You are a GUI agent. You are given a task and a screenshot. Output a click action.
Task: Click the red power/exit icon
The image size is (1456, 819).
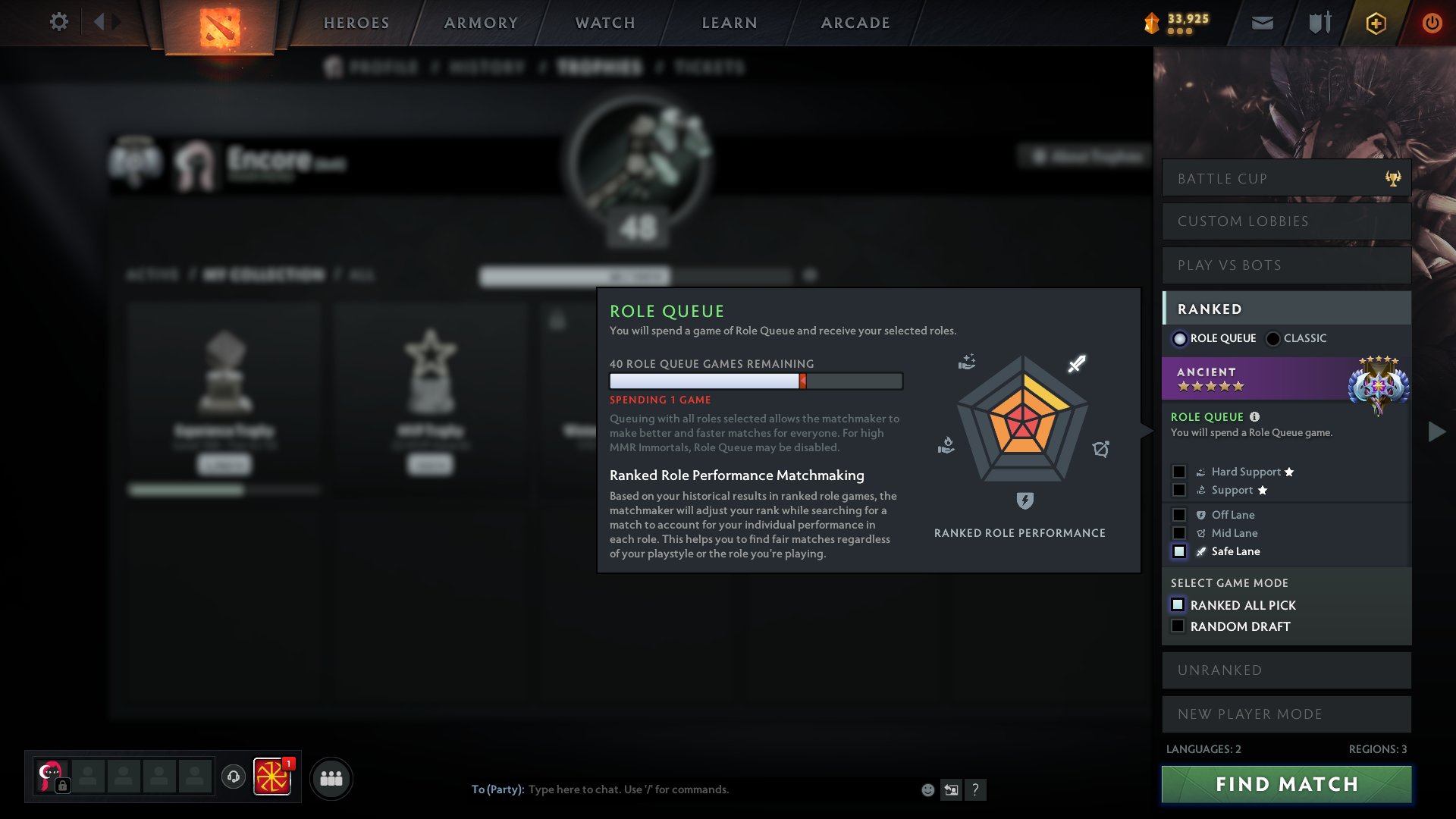1432,22
